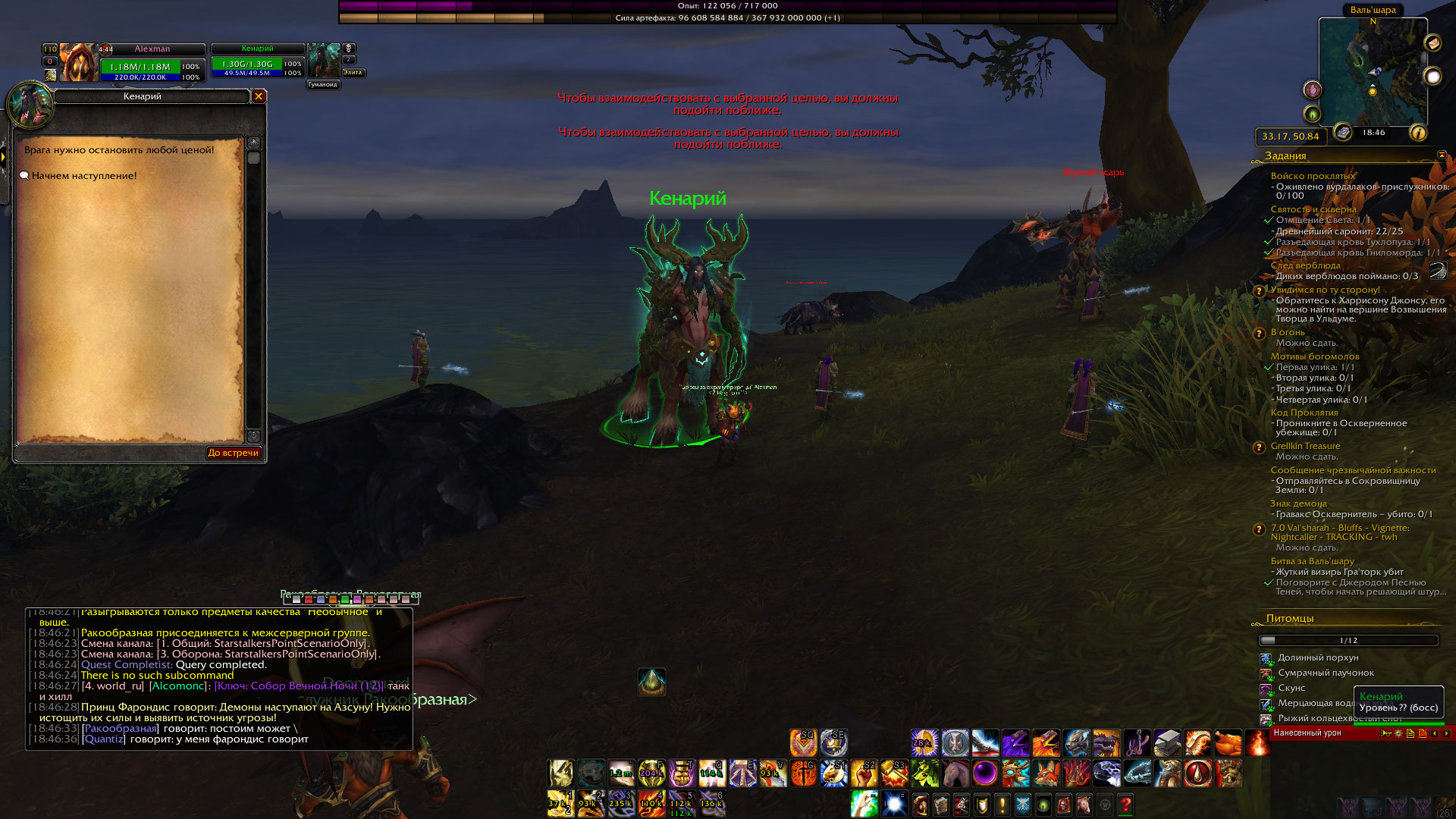
Task: Click the yellow info button by minimap
Action: (x=1417, y=133)
